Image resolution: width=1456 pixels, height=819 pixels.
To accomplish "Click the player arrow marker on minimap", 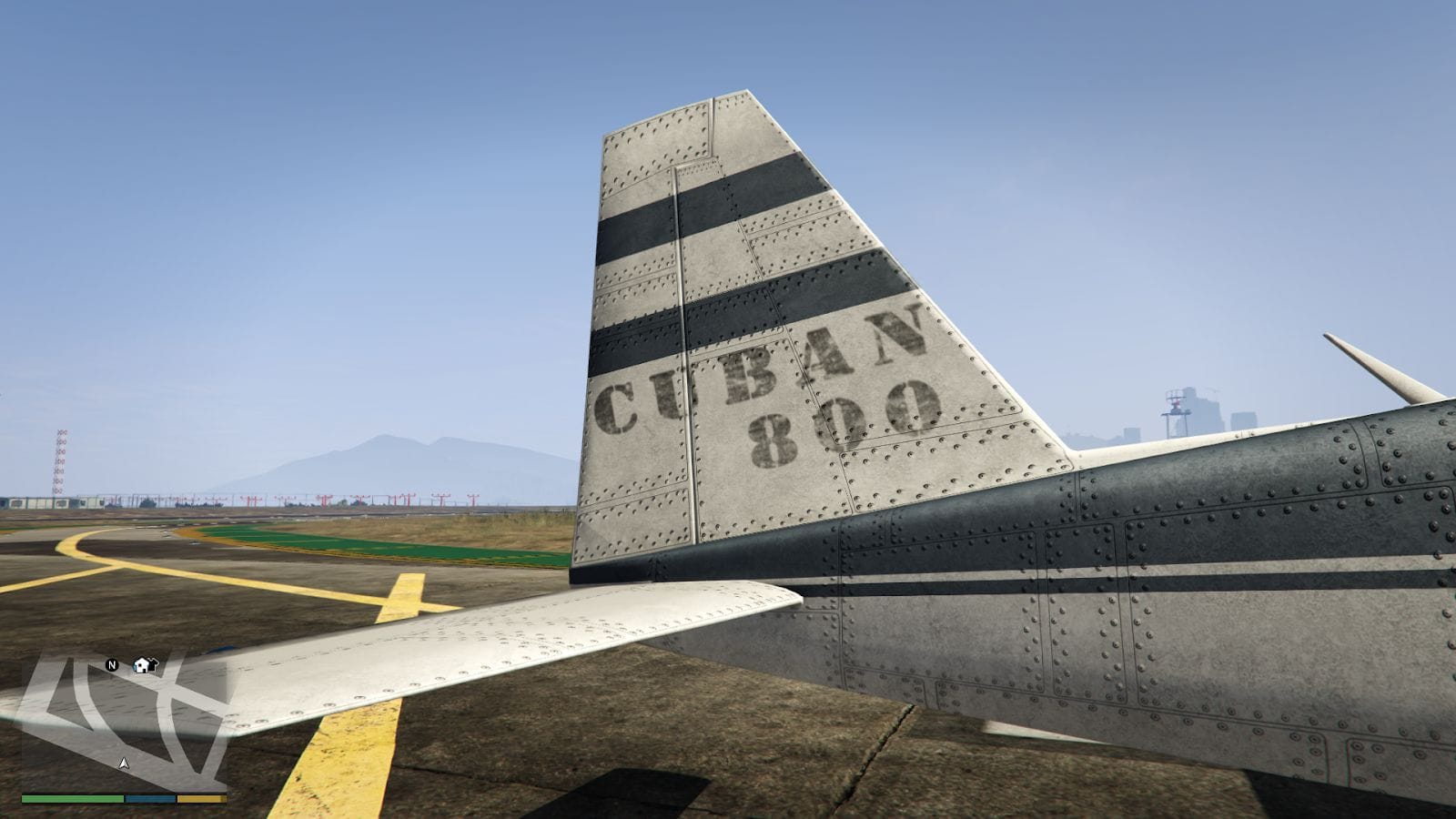I will (125, 763).
